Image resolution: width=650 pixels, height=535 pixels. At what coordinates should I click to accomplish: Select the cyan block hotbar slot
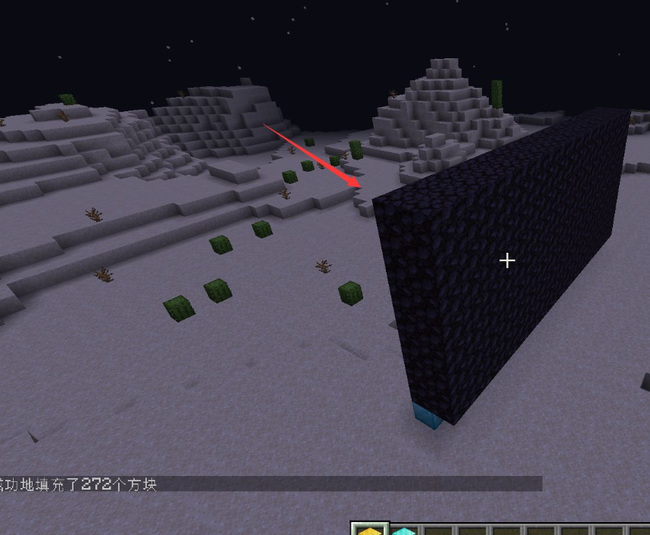click(x=402, y=529)
